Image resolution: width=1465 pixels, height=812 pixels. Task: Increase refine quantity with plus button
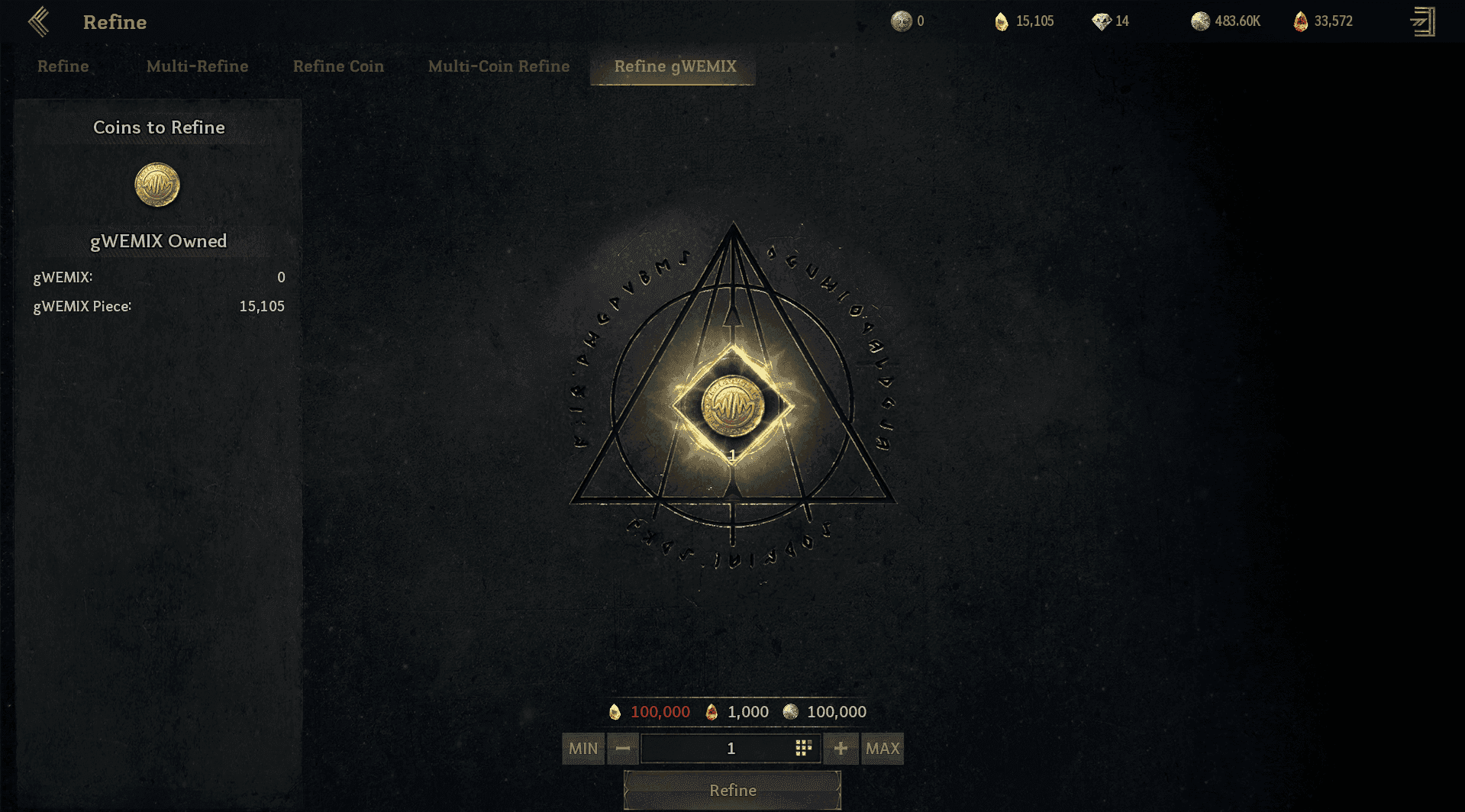pos(841,749)
